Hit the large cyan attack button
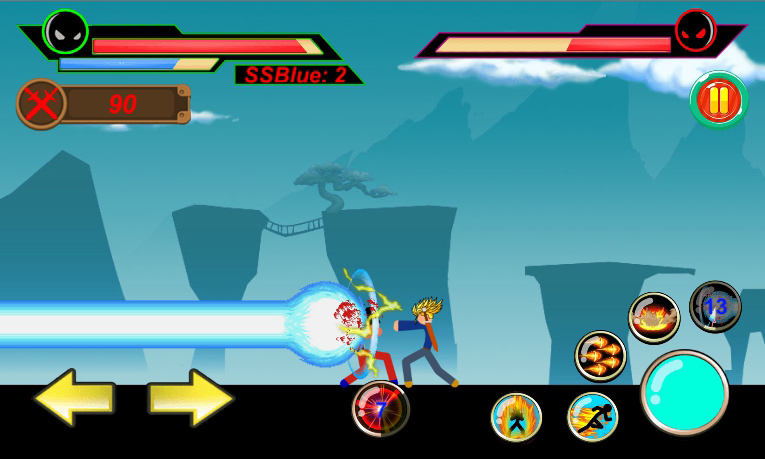 coord(684,392)
